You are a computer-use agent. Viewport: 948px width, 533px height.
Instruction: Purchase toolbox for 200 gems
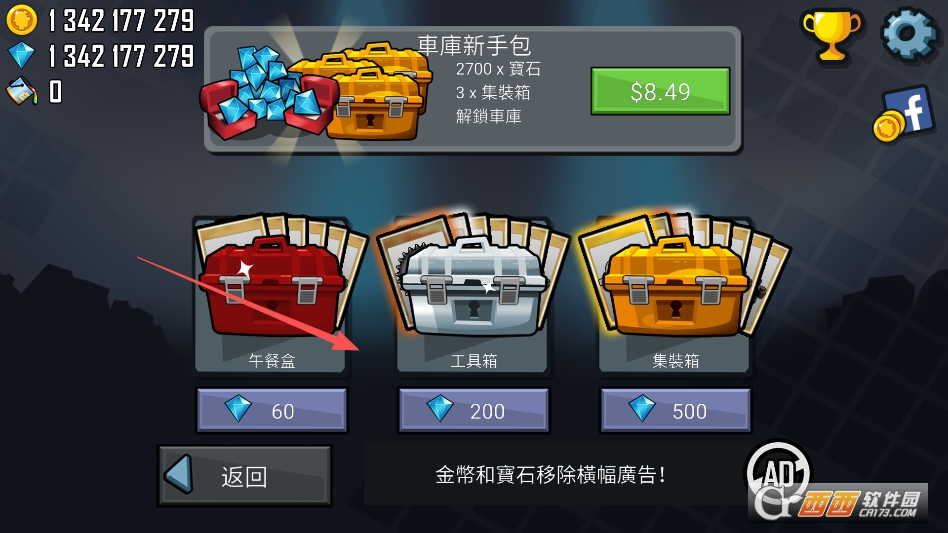pyautogui.click(x=473, y=410)
